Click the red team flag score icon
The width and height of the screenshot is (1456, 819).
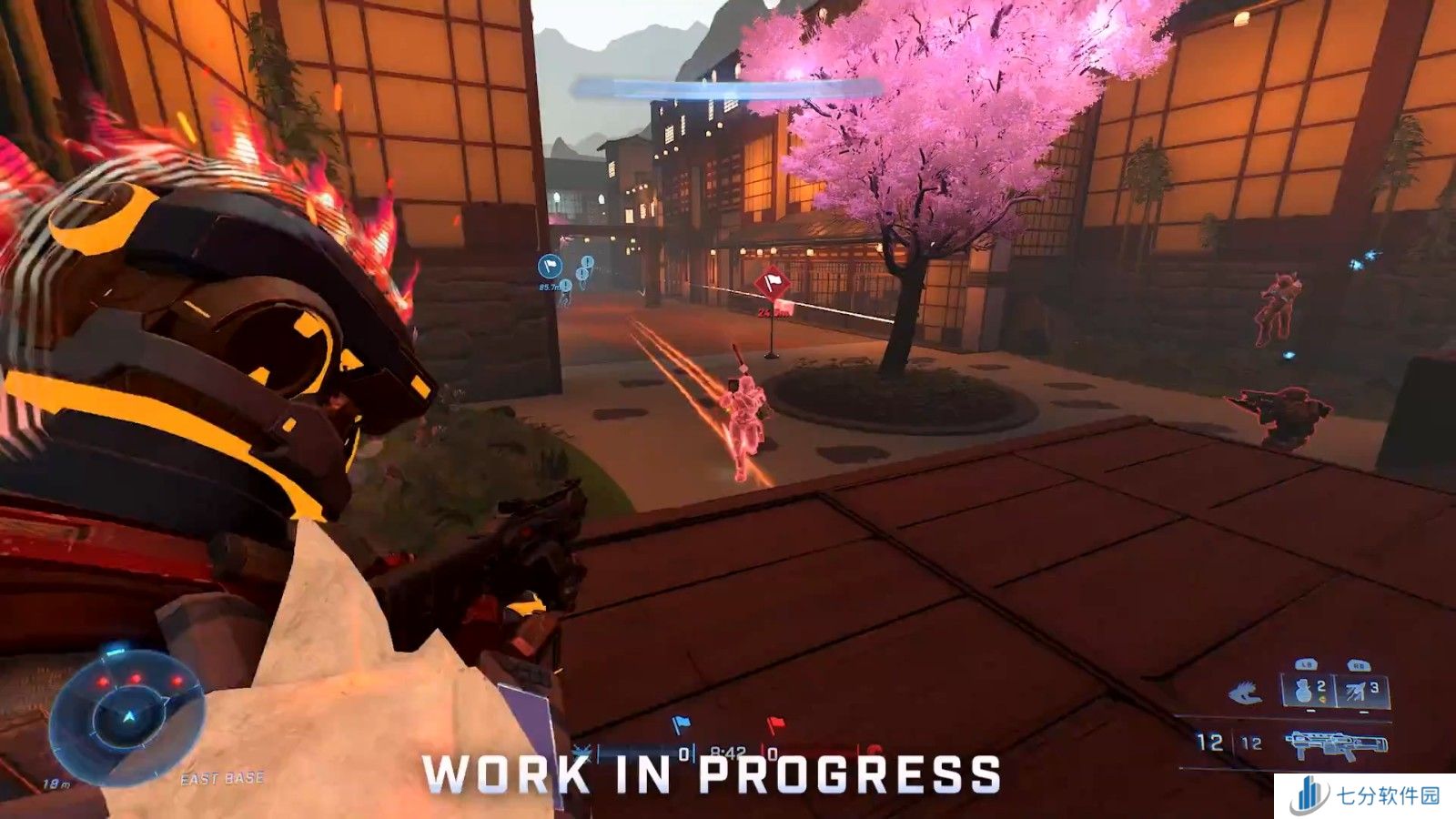point(774,725)
